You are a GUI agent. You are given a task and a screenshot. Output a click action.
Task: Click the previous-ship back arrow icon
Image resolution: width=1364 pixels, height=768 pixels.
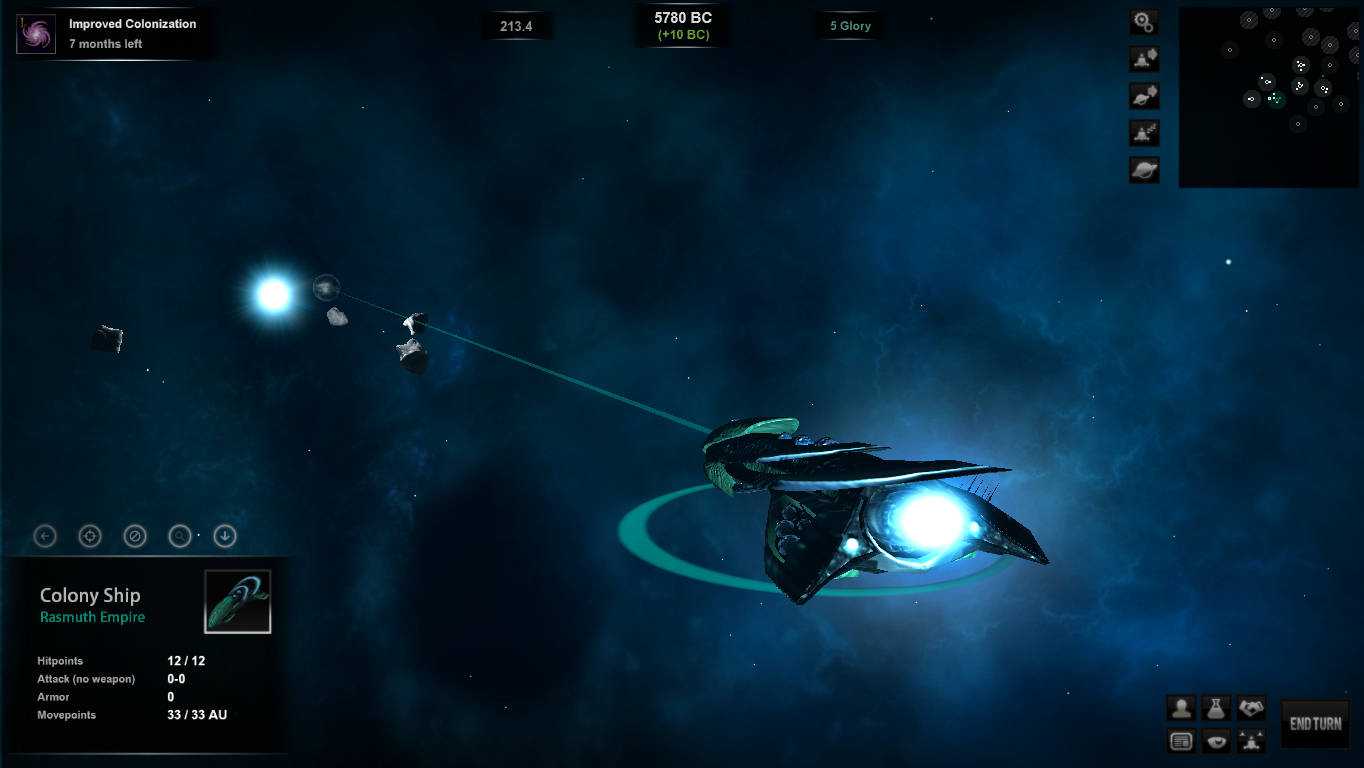(x=45, y=536)
